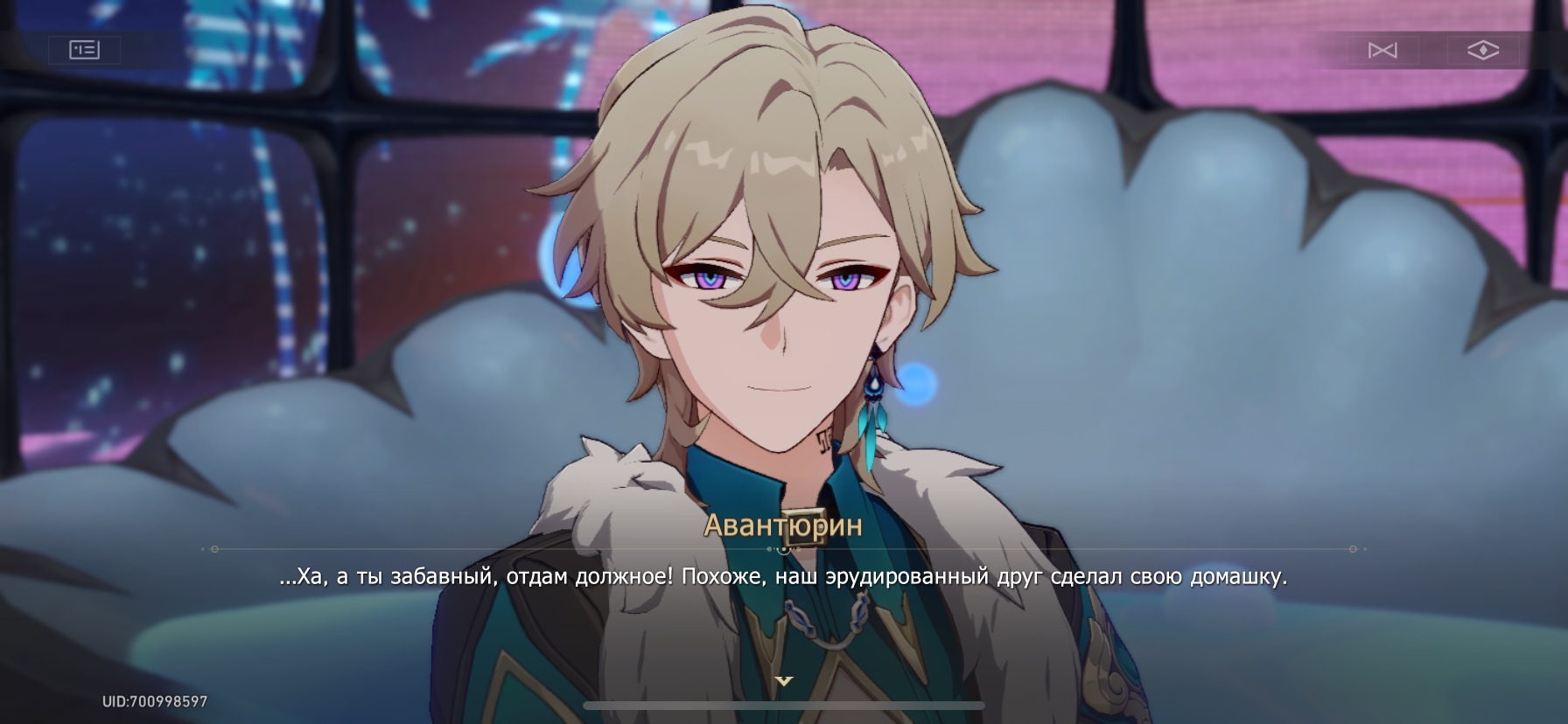1568x724 pixels.
Task: Advance dialogue with the continue arrow
Action: [x=784, y=680]
